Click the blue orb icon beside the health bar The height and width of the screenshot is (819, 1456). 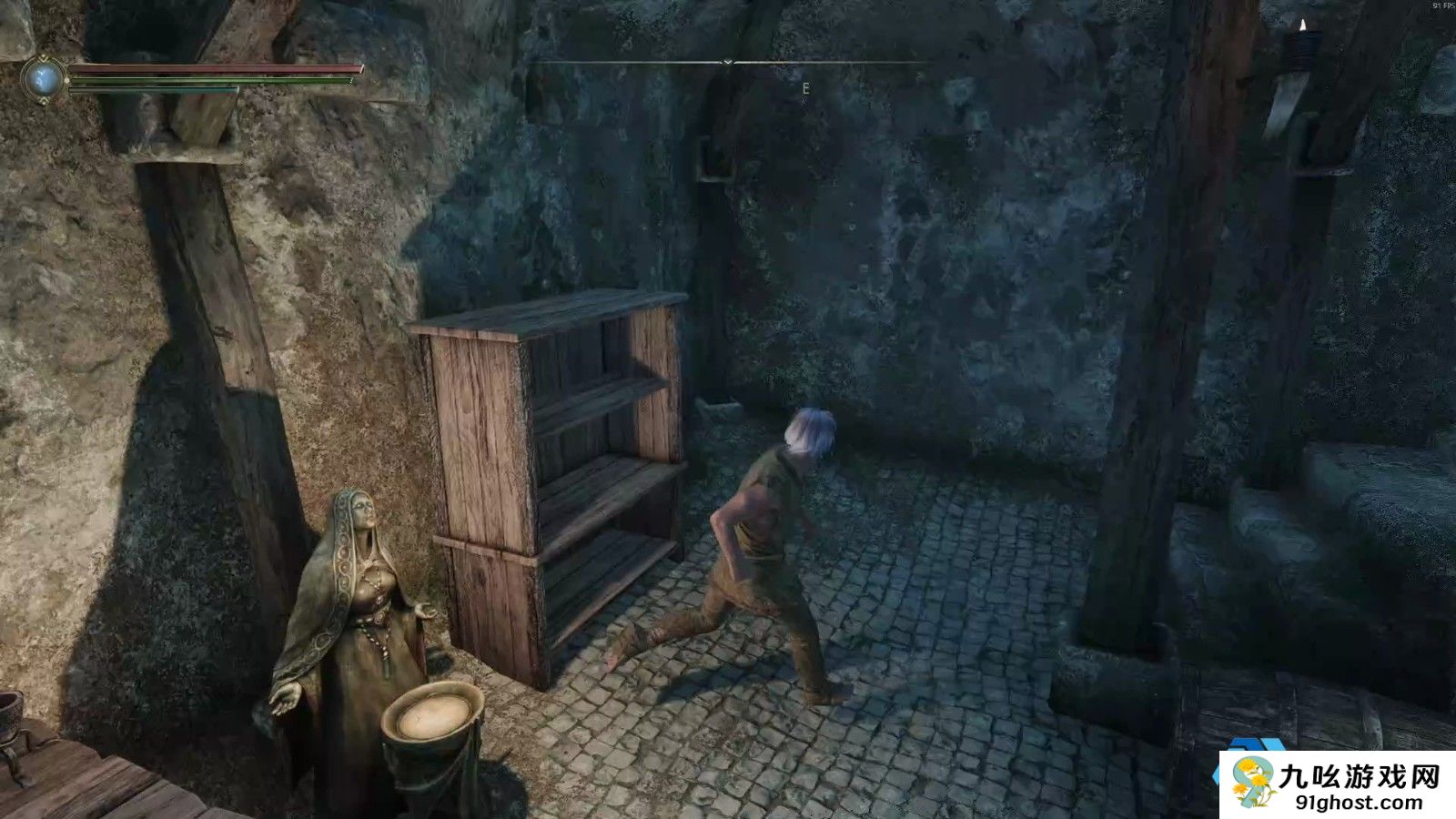tap(43, 79)
